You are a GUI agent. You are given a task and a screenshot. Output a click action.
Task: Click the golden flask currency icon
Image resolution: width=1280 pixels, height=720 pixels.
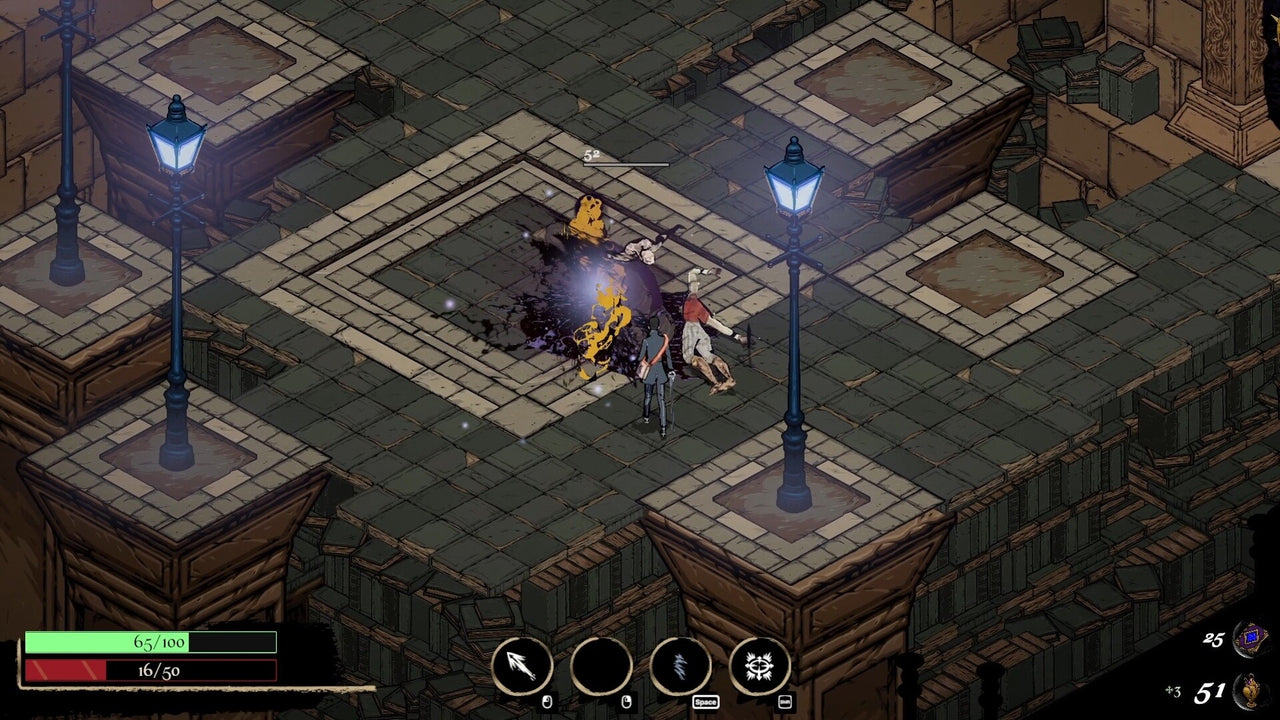[x=1249, y=689]
